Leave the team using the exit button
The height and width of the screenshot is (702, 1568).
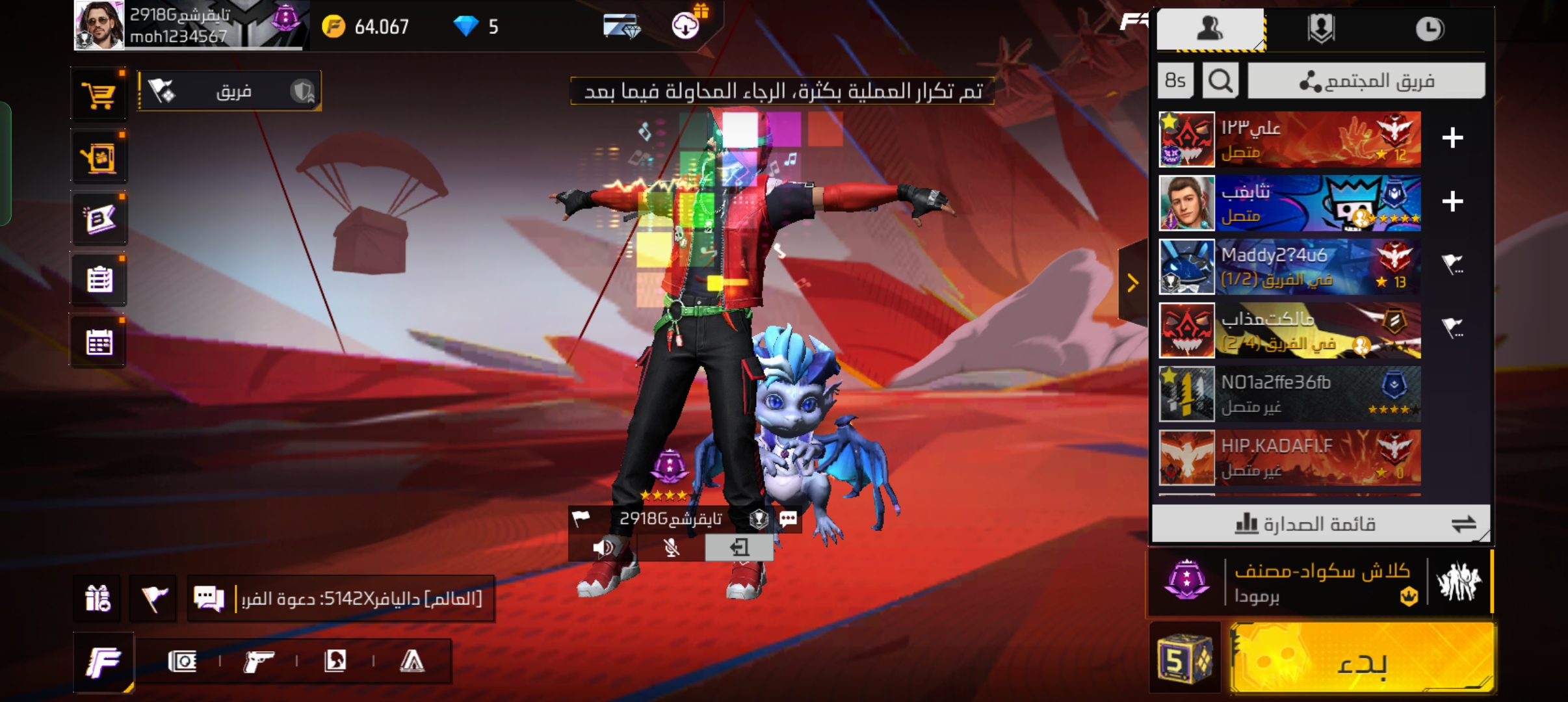739,547
